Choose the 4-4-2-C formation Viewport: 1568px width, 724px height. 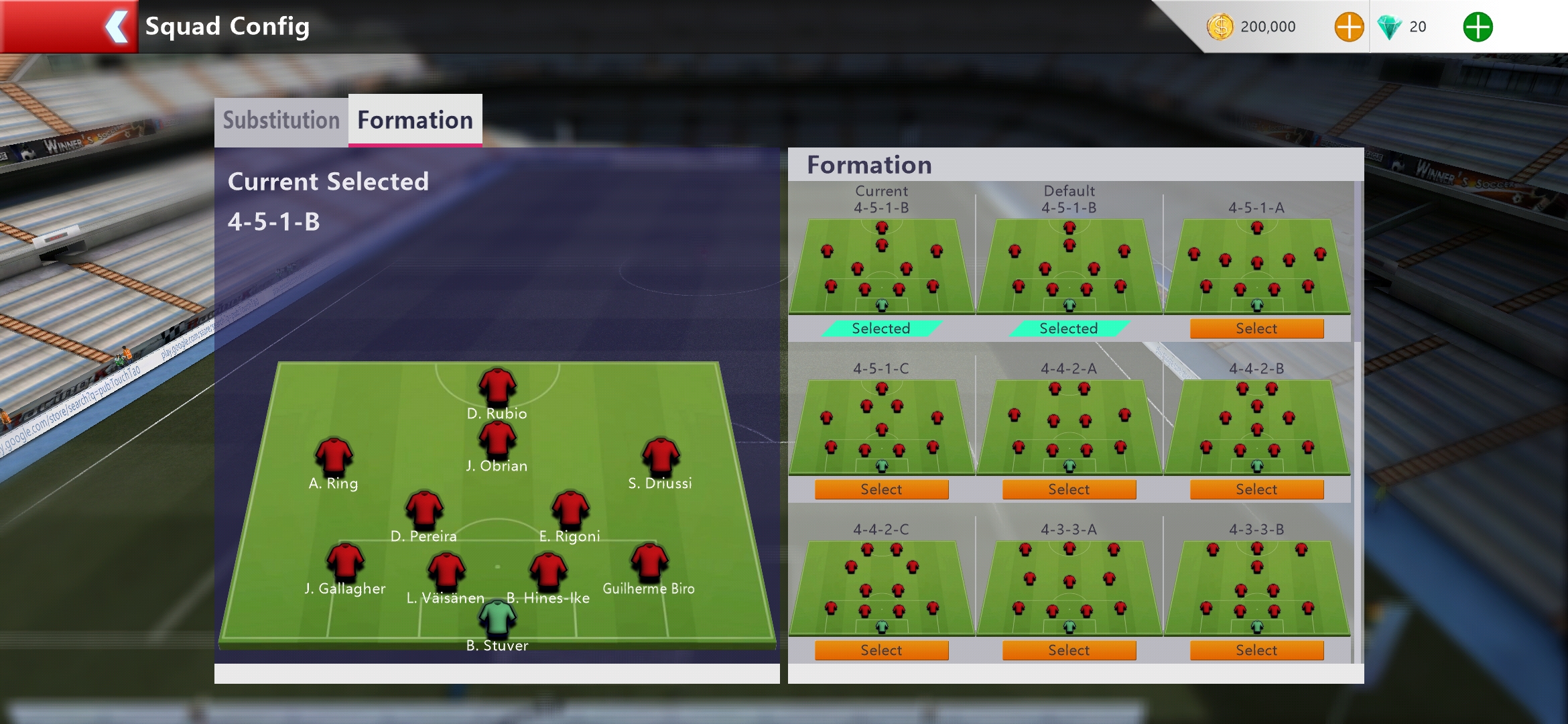(881, 650)
